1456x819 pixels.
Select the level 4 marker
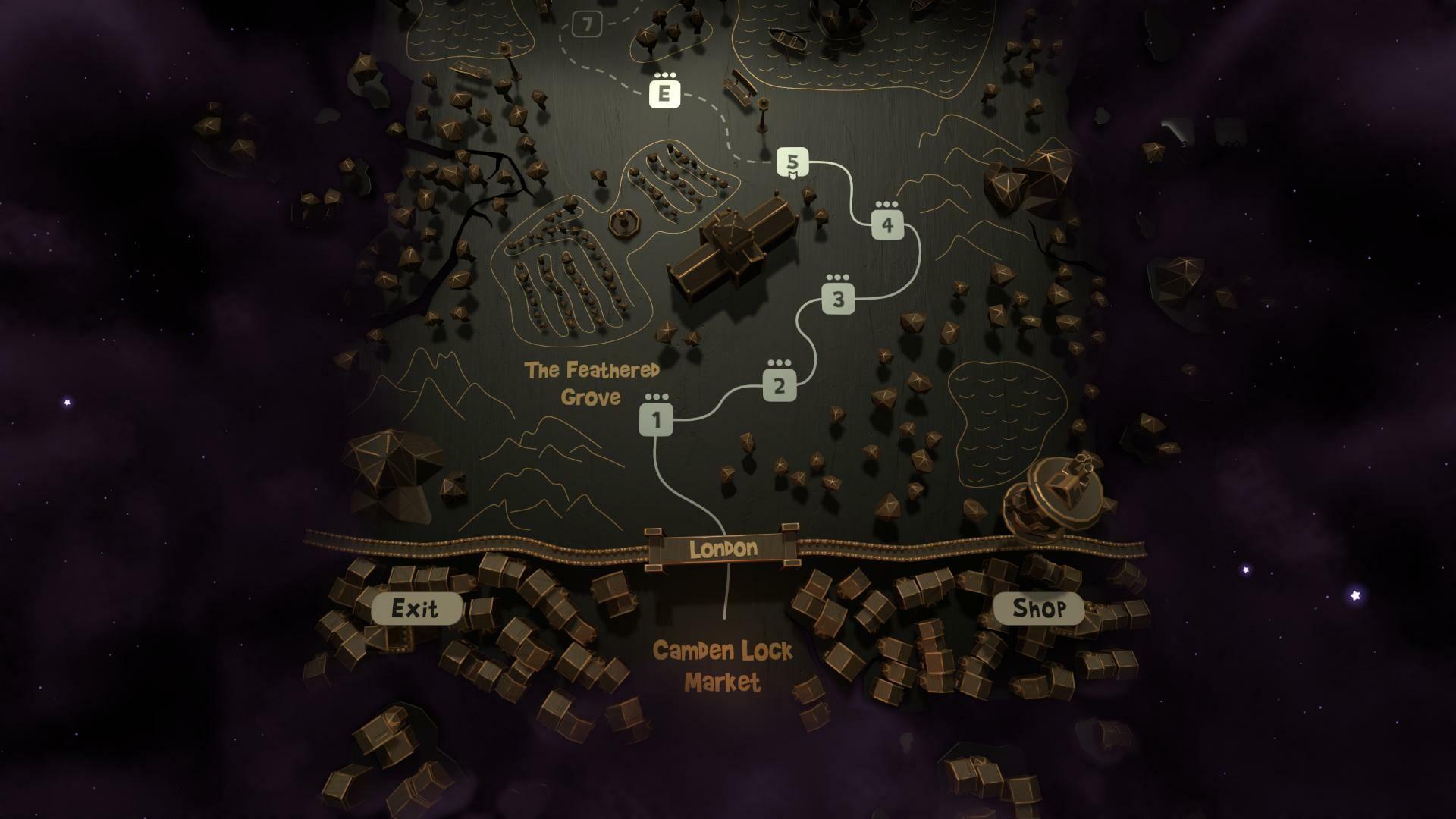[x=887, y=225]
